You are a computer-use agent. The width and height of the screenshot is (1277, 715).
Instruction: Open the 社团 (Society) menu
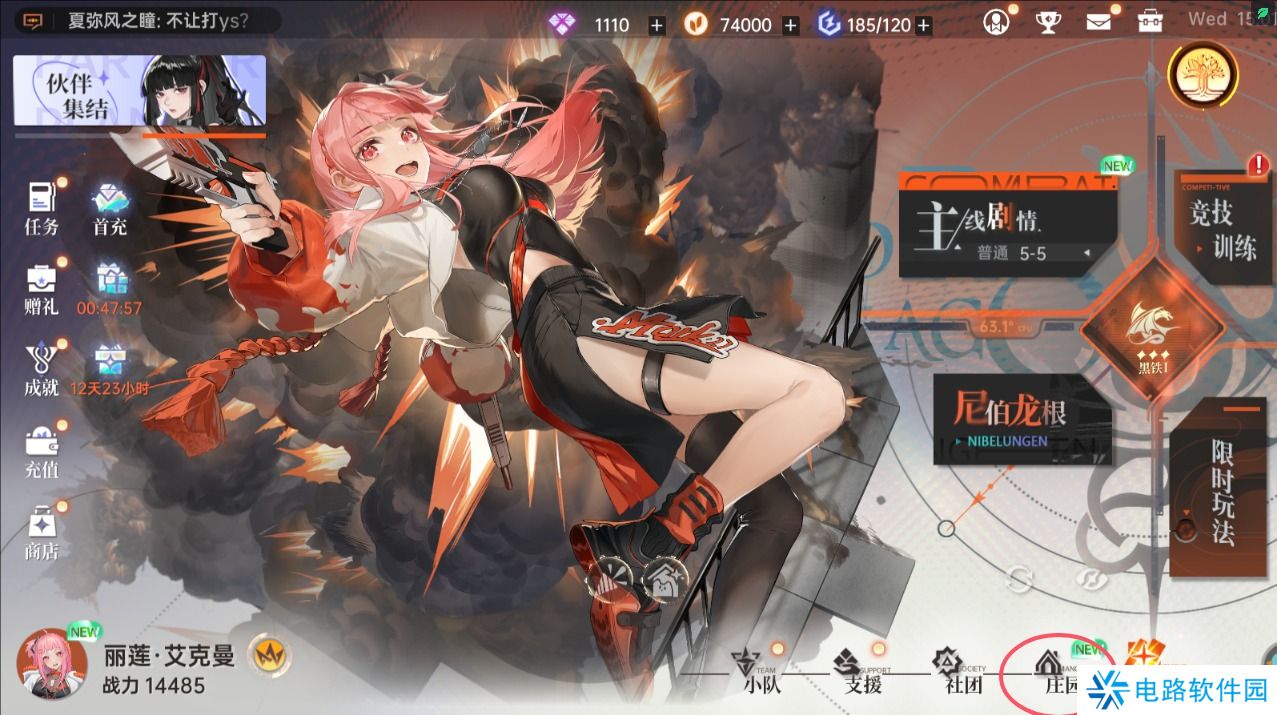point(962,670)
